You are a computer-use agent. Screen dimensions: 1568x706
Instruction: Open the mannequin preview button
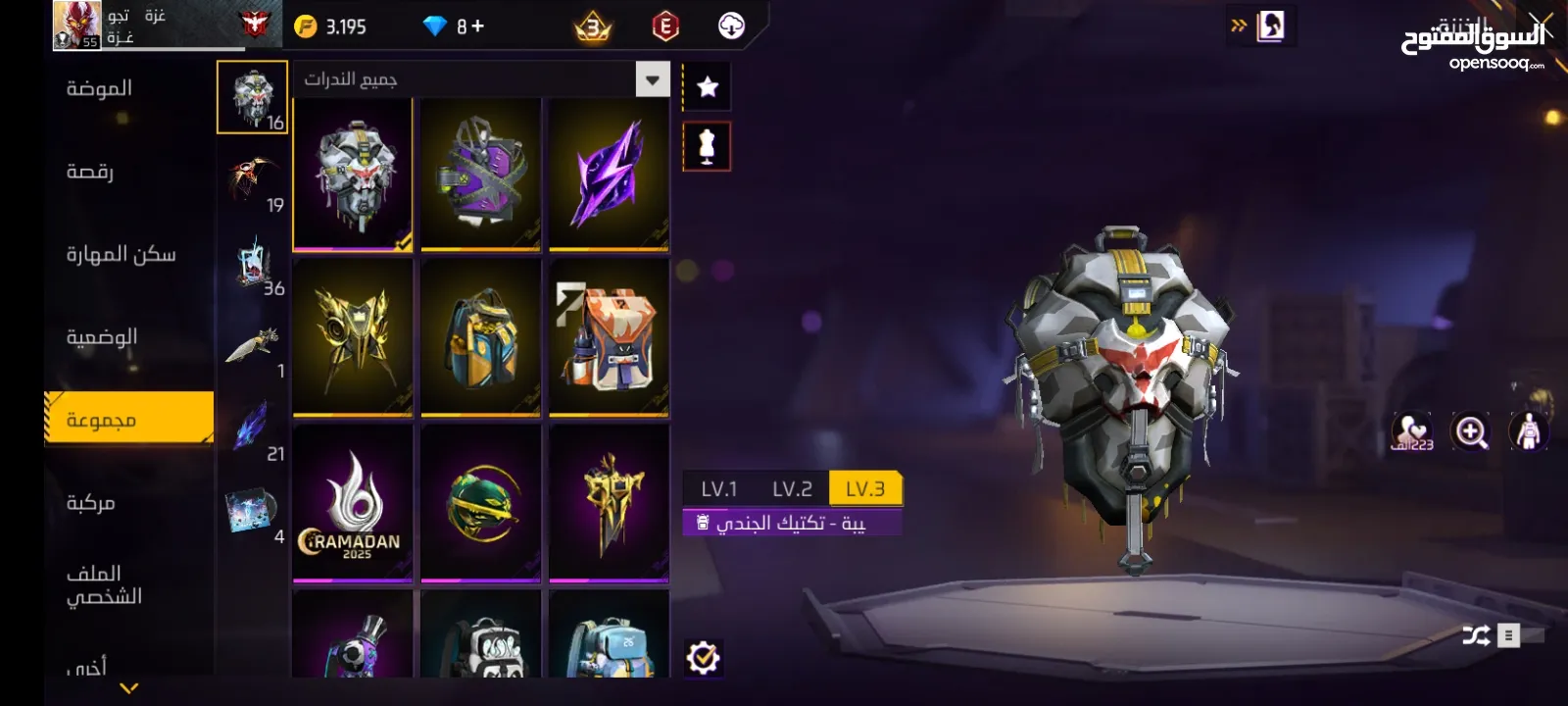point(707,147)
